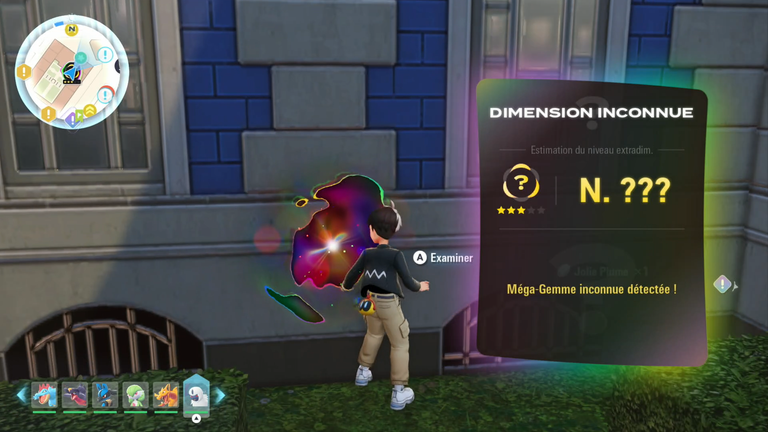This screenshot has width=768, height=432.
Task: Click the party bar's right arrow
Action: click(219, 396)
